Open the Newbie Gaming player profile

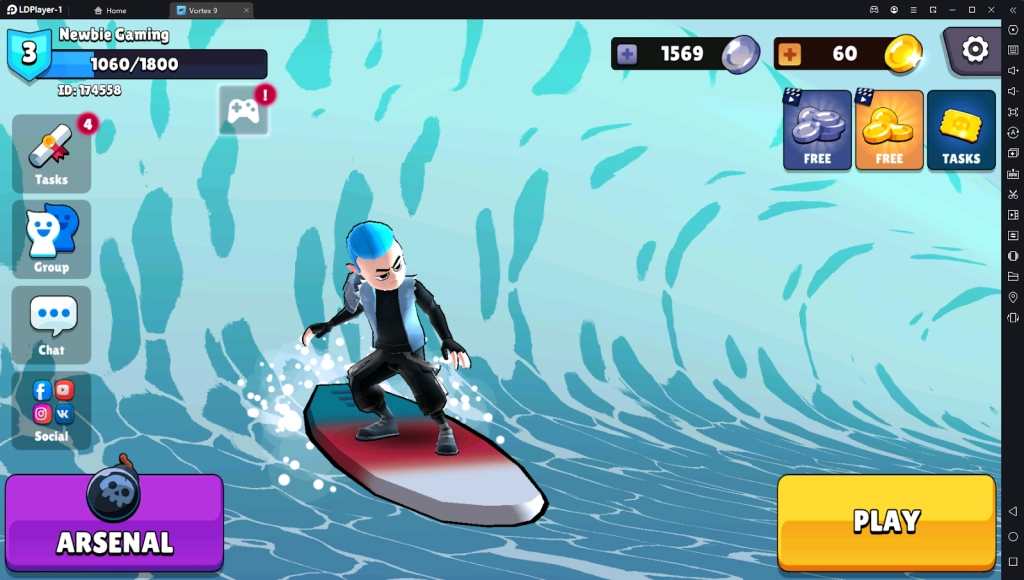(x=113, y=35)
